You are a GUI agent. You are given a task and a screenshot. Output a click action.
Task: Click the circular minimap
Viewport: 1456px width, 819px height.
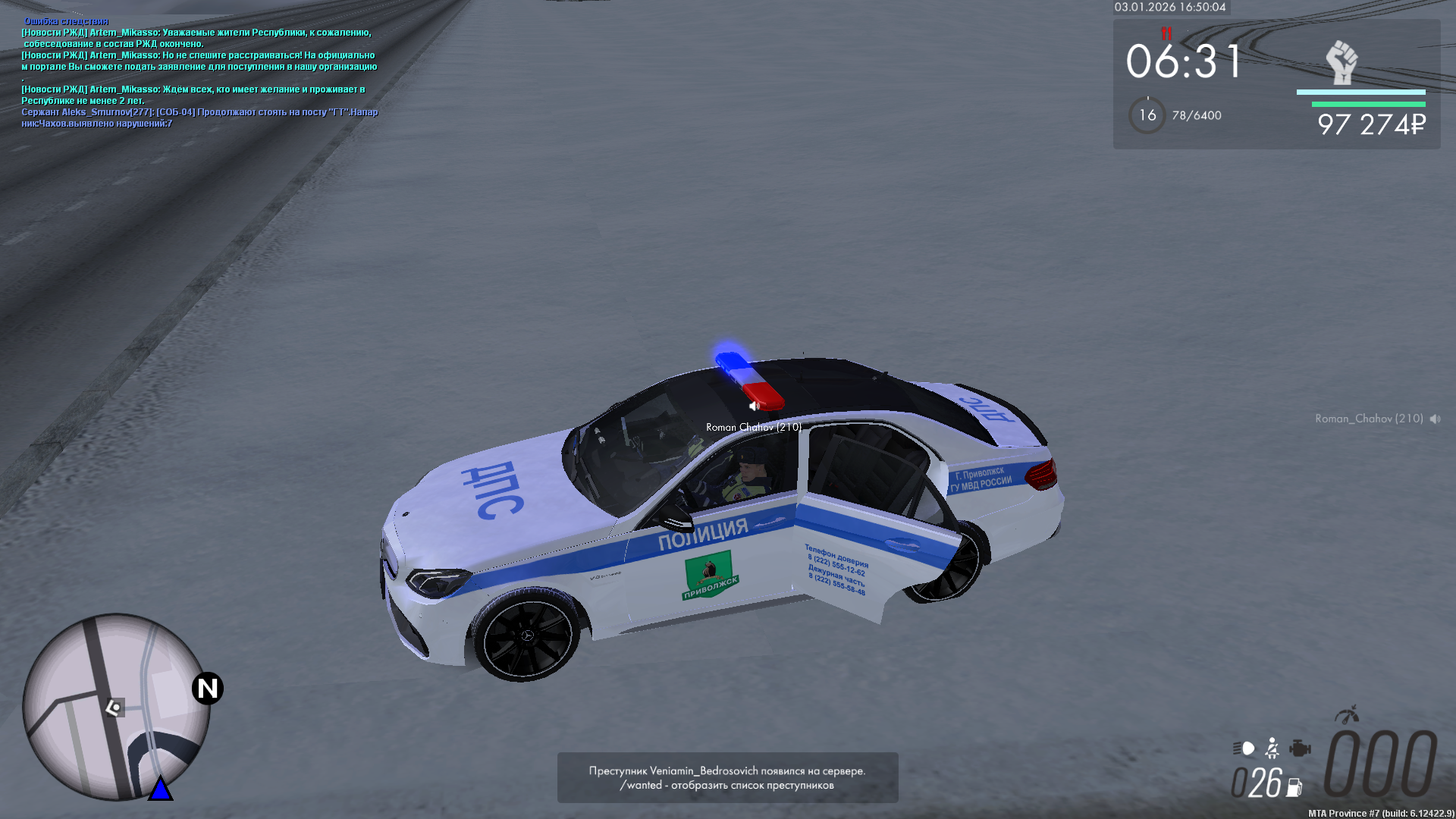coord(116,707)
